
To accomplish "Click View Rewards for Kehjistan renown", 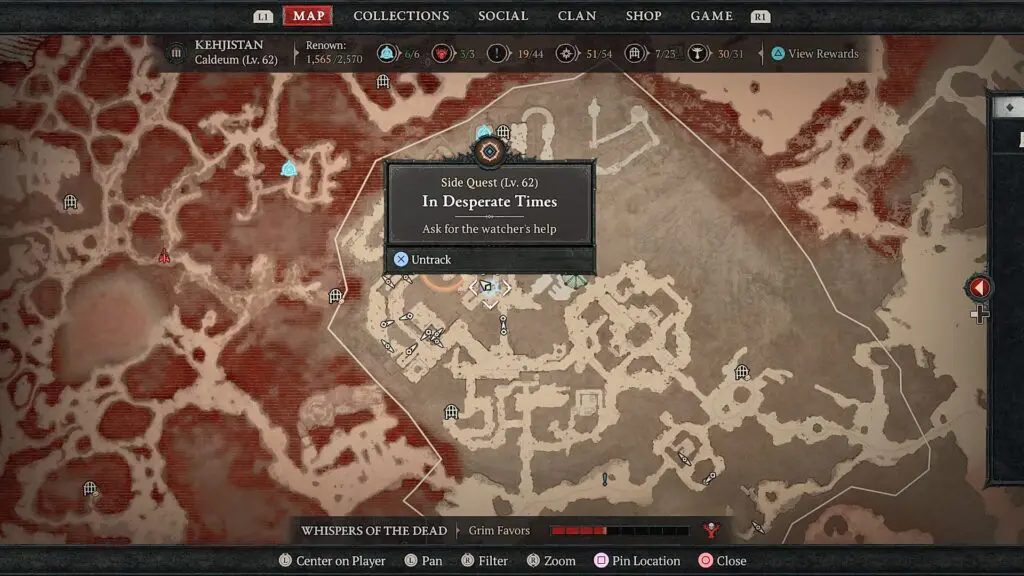I will click(814, 54).
